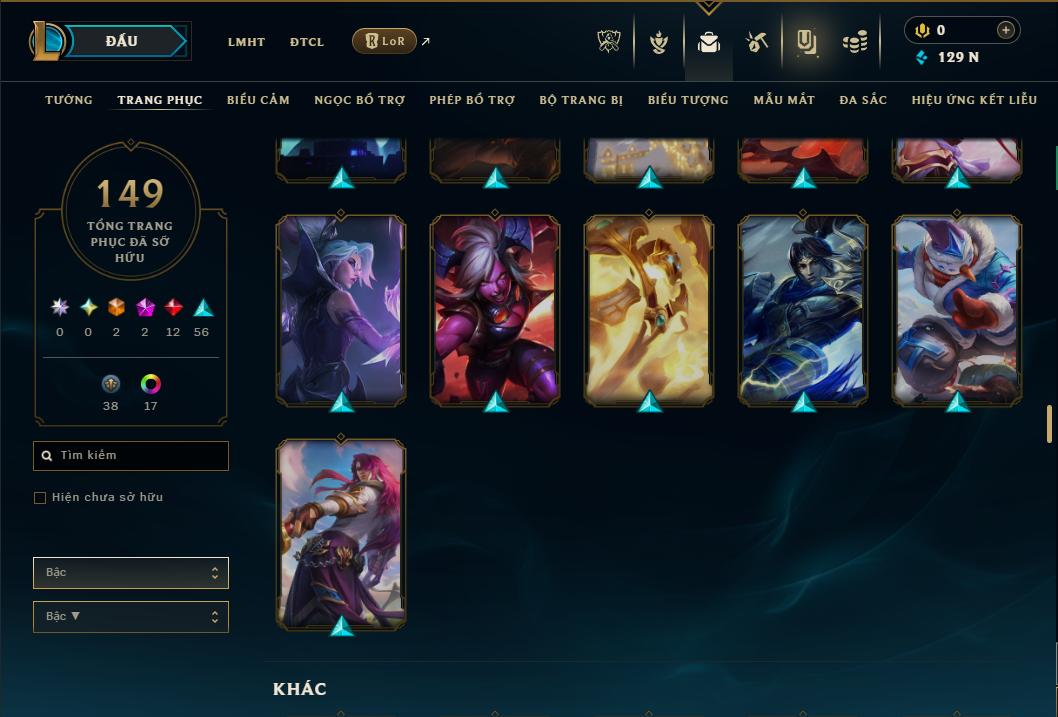Open the Bậc ▼ sort dropdown

pos(131,617)
